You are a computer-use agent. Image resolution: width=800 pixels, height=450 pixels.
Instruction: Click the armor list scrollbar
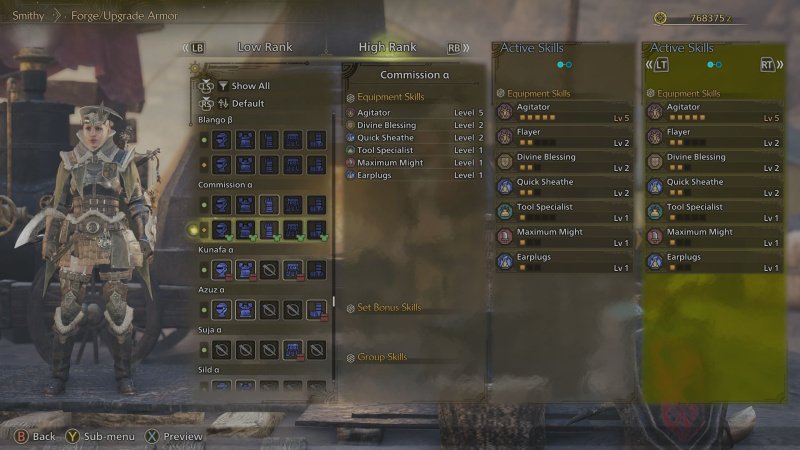334,303
